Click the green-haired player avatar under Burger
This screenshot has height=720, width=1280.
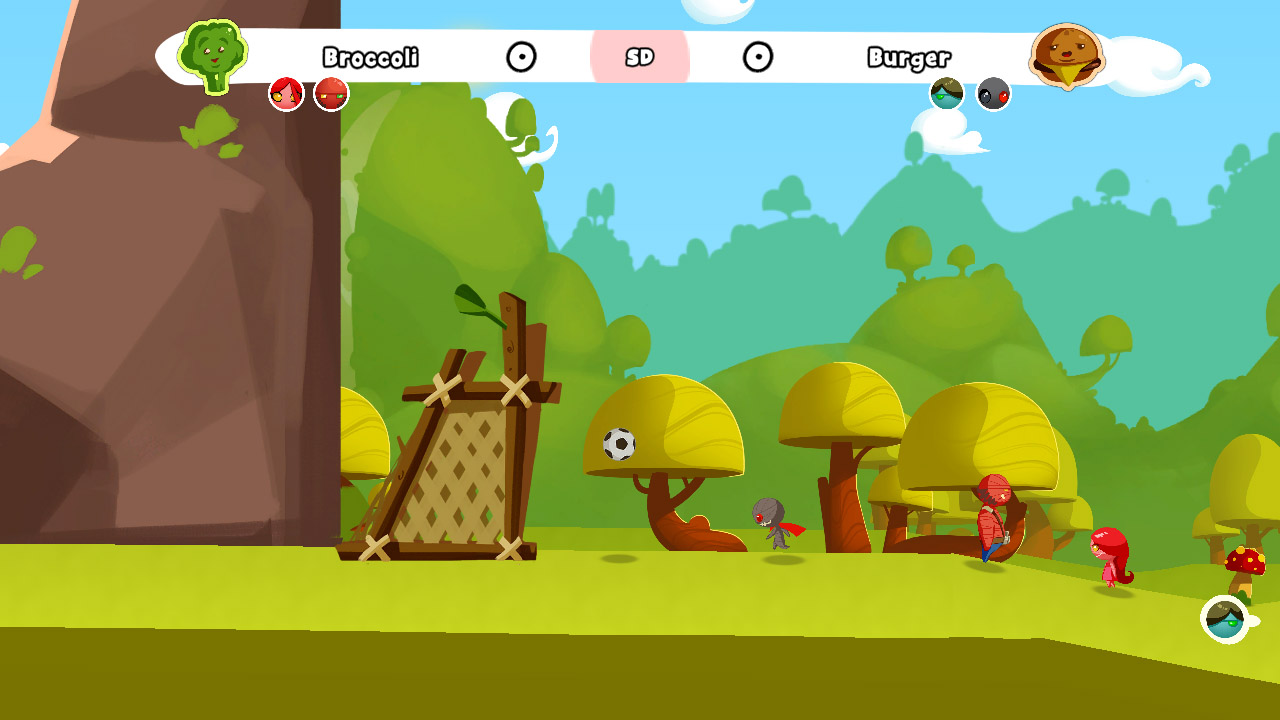pos(944,93)
